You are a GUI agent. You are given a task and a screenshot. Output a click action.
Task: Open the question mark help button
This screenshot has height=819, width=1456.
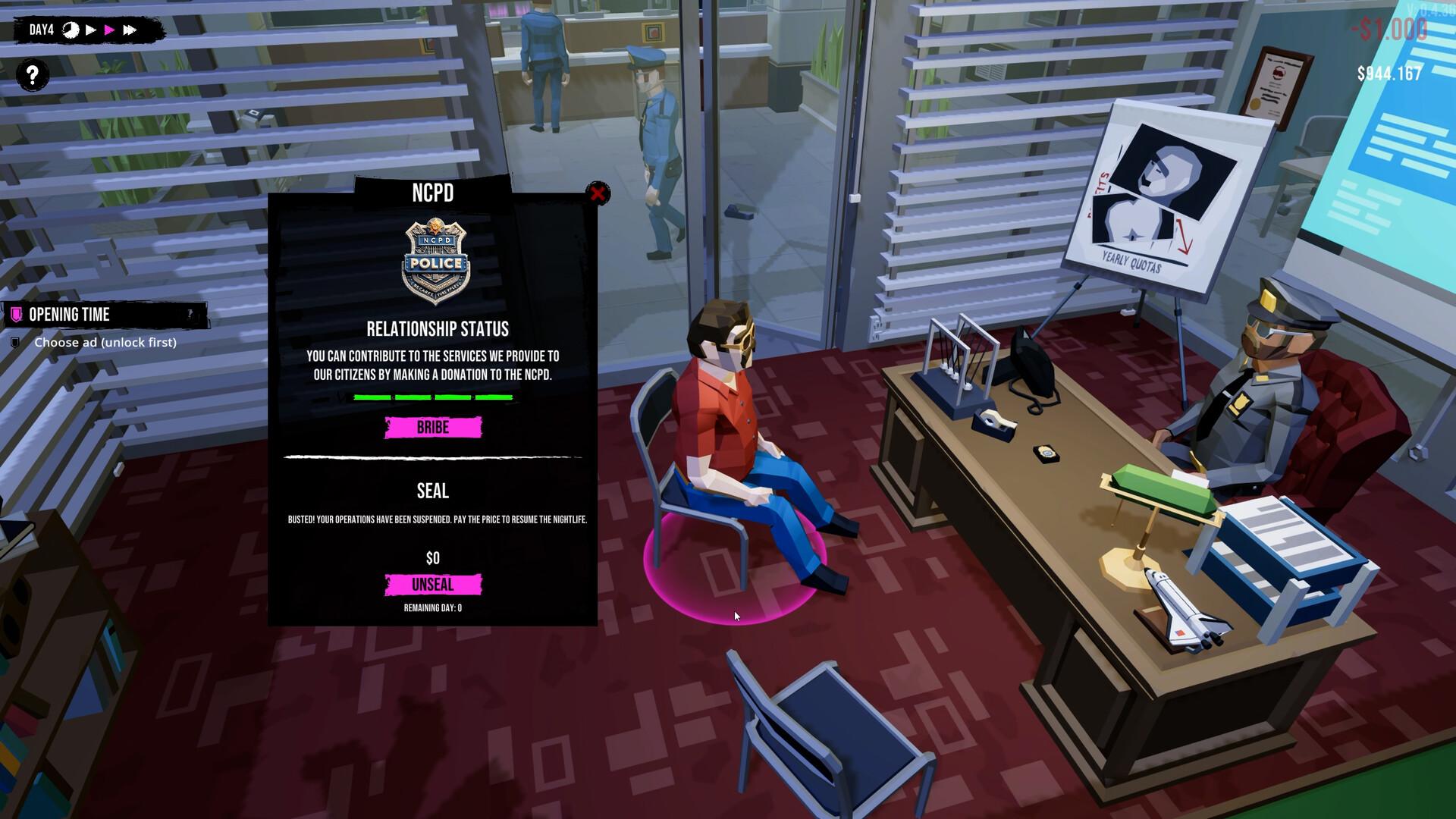pyautogui.click(x=33, y=75)
